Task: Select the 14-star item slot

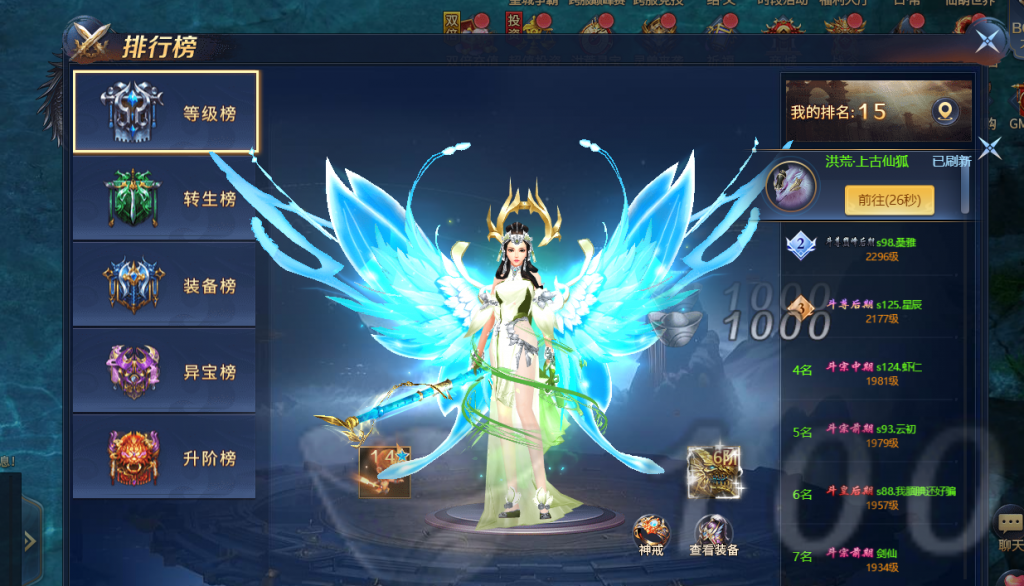Action: 385,471
